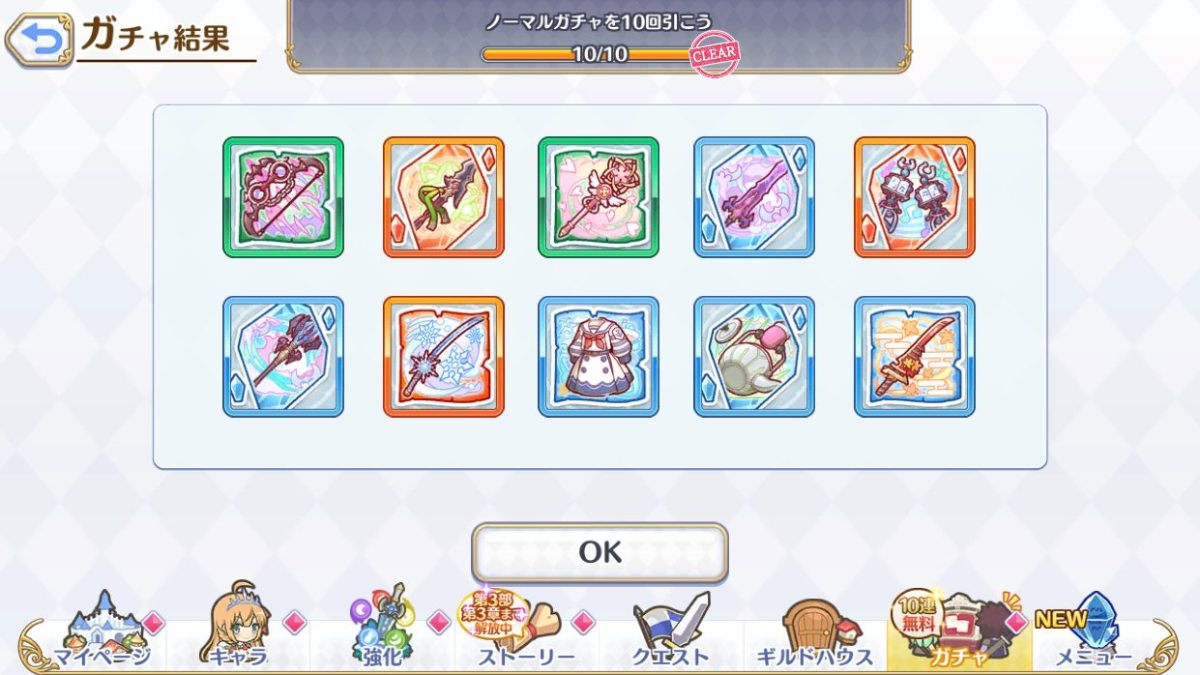This screenshot has height=675, width=1200.
Task: Select the purple sword blueprint reward
Action: 754,197
